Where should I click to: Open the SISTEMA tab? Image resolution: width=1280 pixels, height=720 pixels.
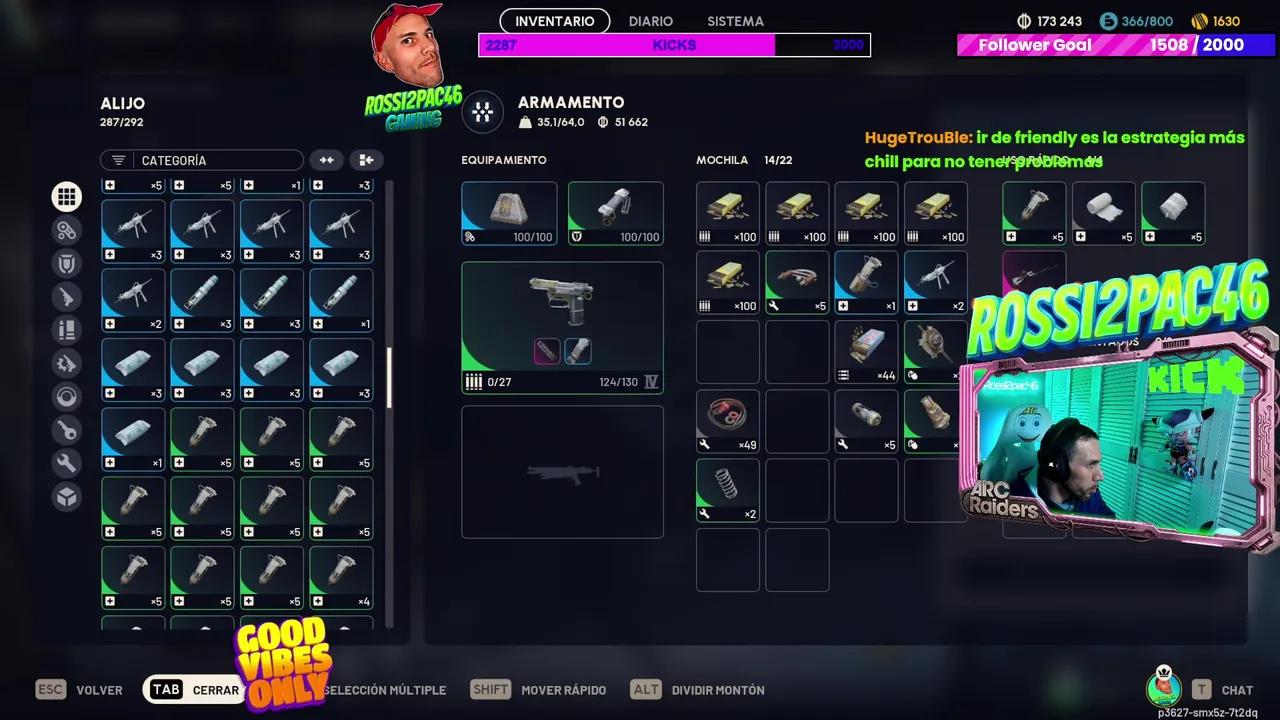[735, 21]
